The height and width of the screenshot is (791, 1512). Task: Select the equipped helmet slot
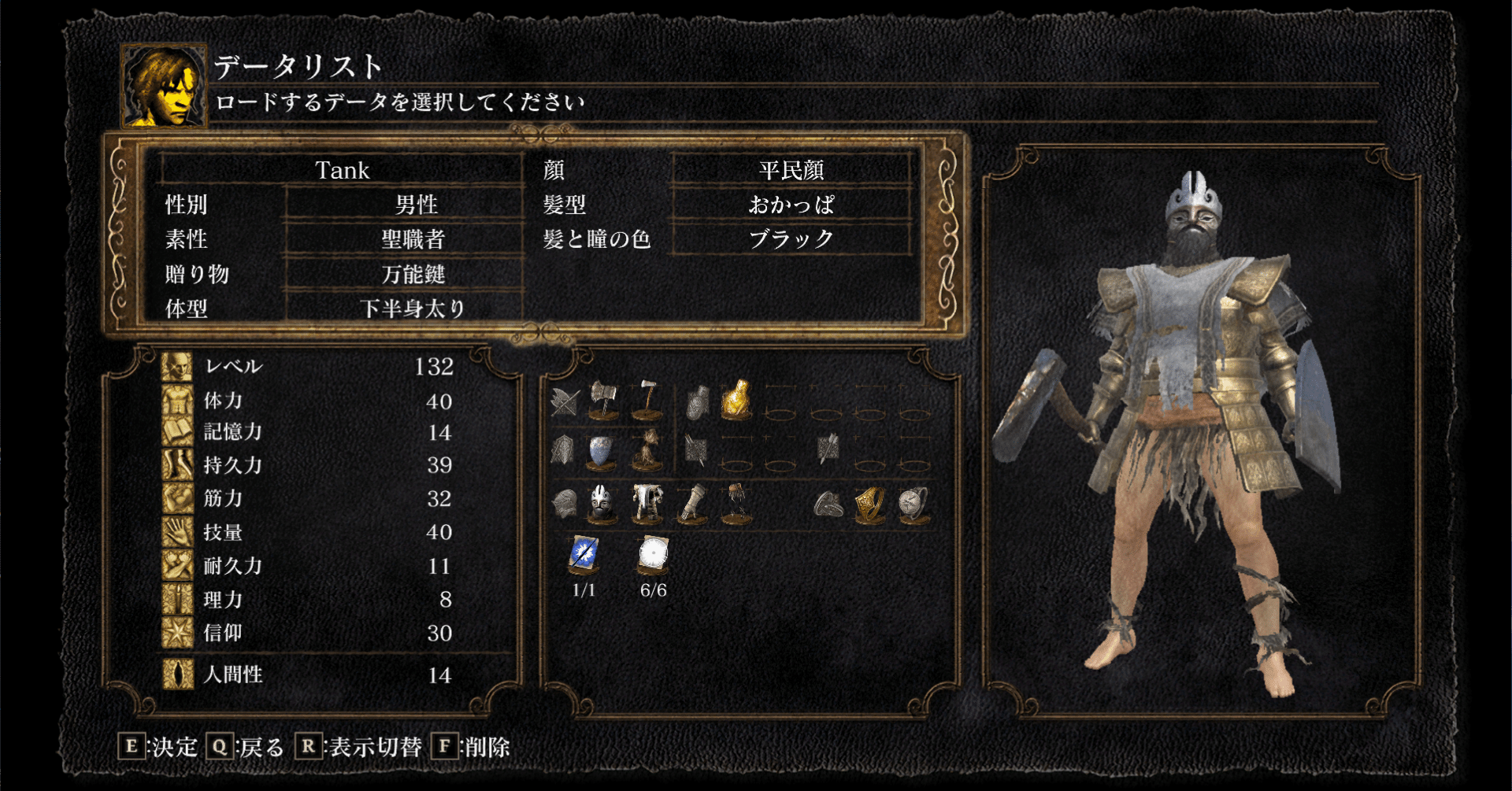coord(601,504)
